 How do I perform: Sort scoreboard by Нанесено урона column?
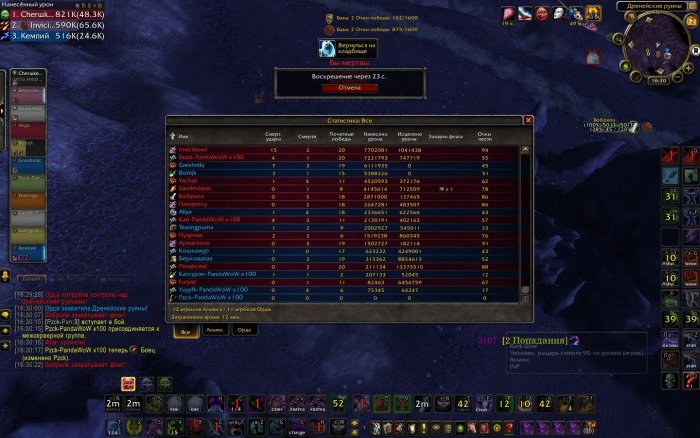coord(375,138)
